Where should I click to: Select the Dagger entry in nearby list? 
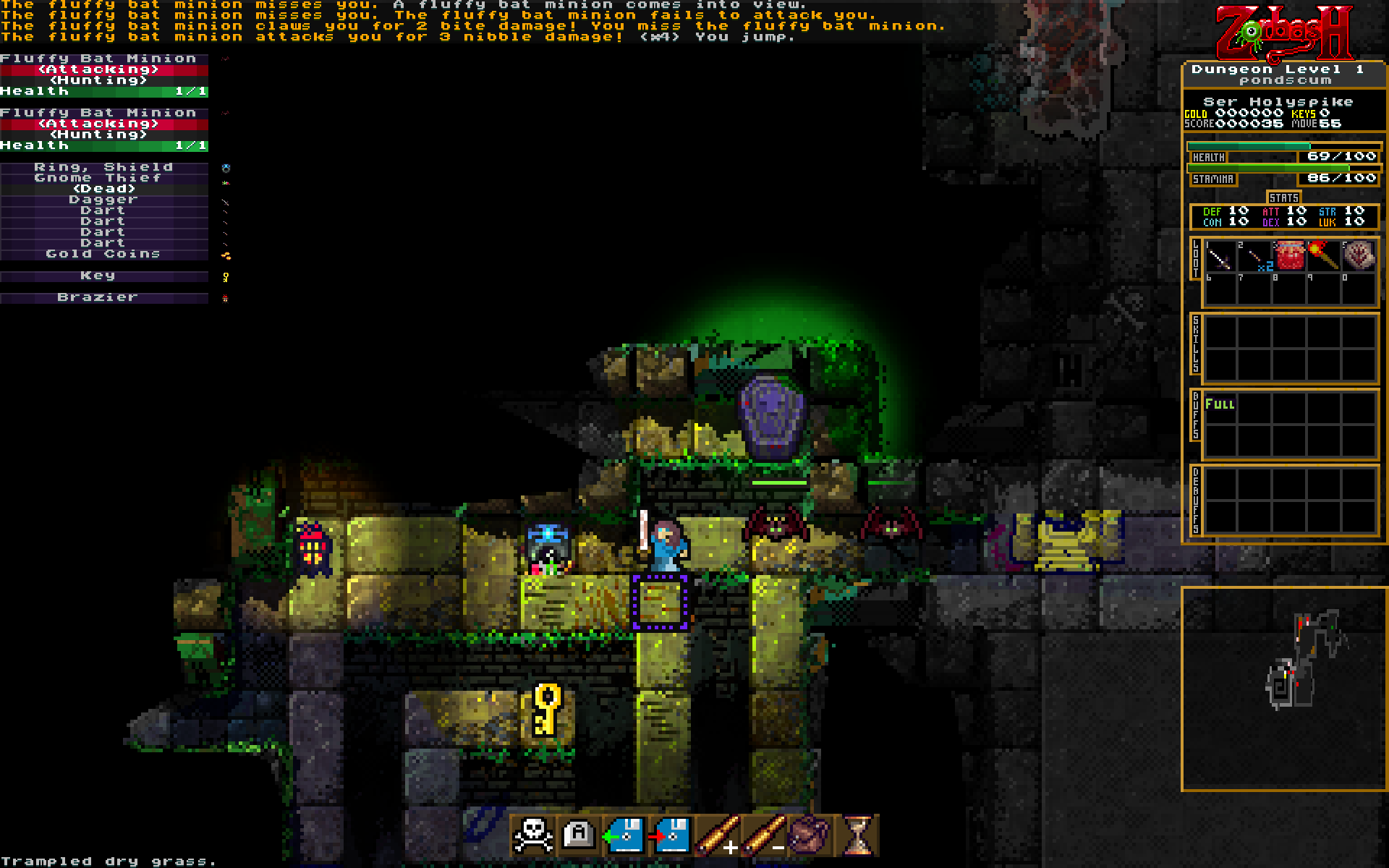coord(103,200)
